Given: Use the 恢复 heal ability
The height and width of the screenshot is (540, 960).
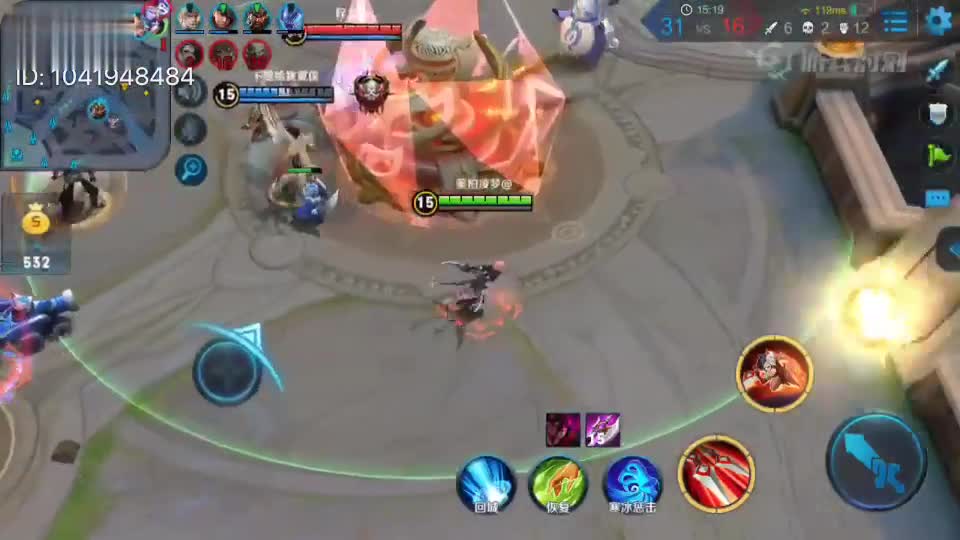Looking at the screenshot, I should point(558,481).
